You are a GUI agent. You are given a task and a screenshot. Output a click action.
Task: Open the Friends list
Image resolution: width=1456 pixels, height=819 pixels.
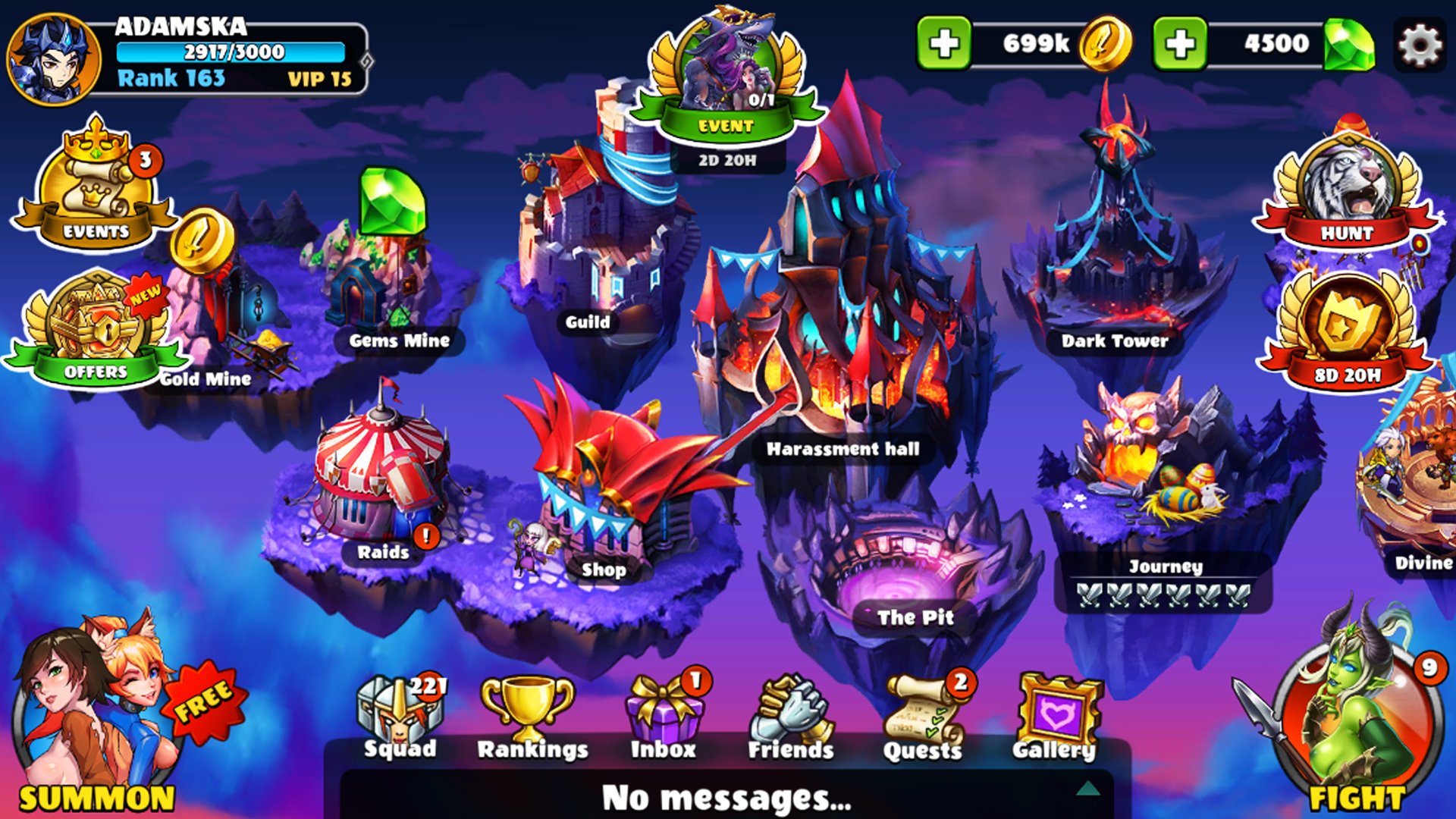(791, 717)
